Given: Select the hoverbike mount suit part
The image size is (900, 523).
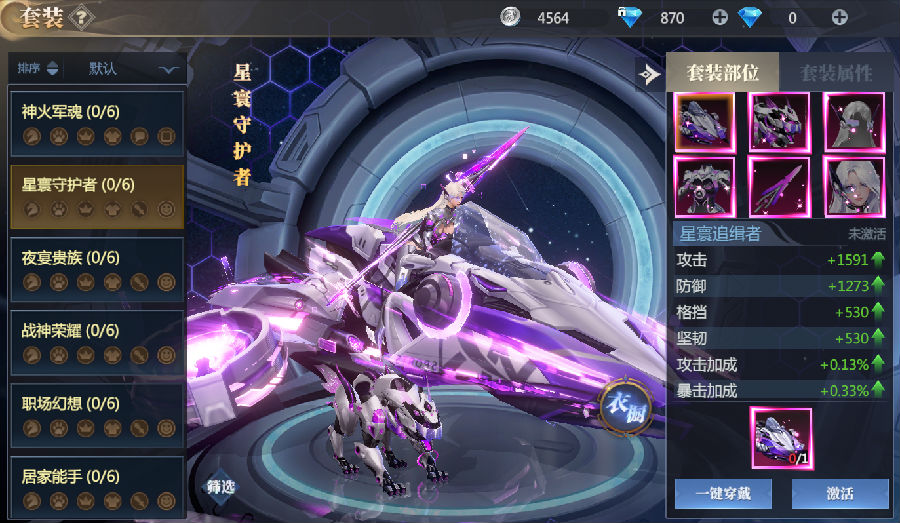Looking at the screenshot, I should (x=704, y=122).
